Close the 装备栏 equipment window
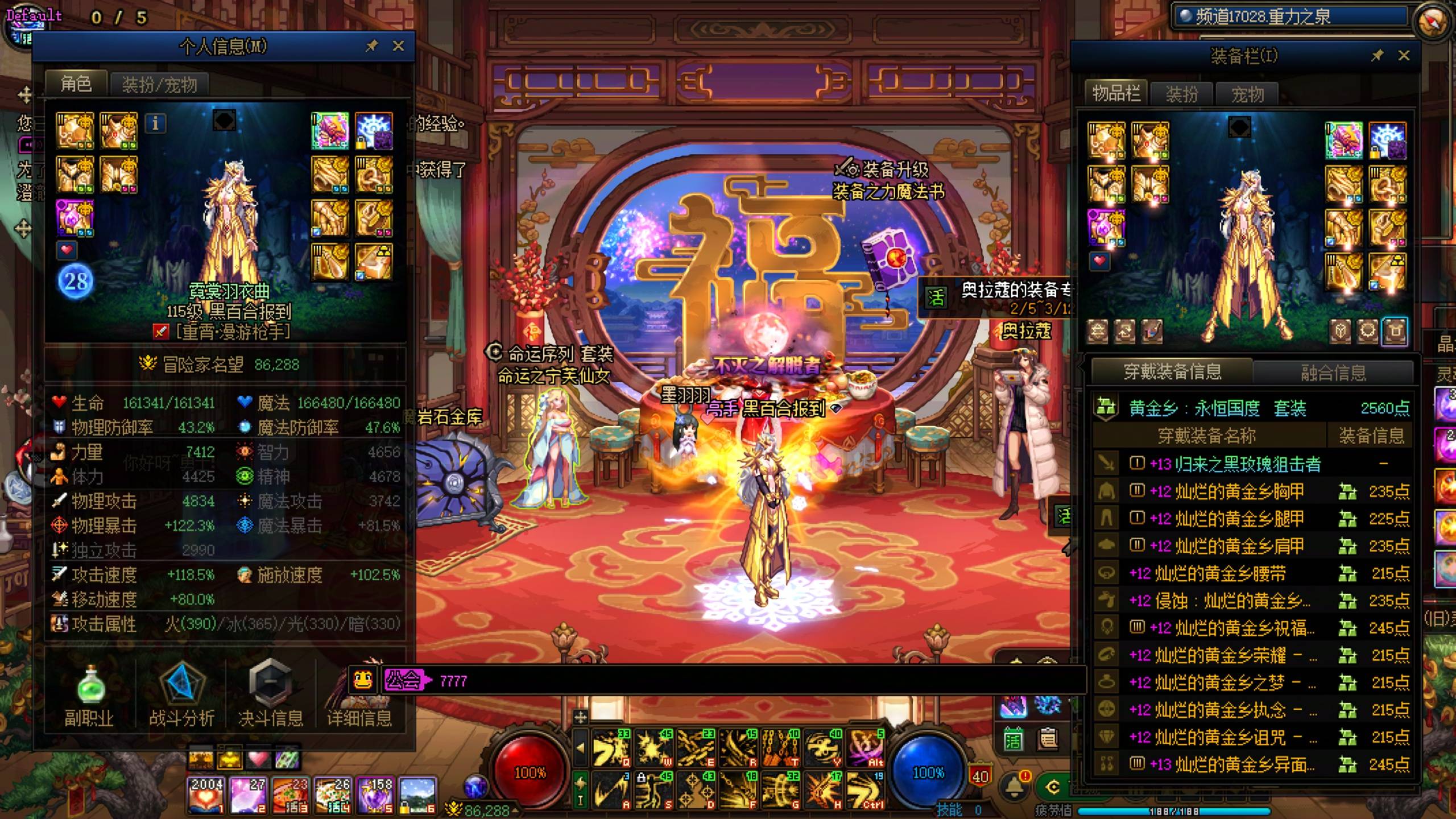 pos(1404,55)
